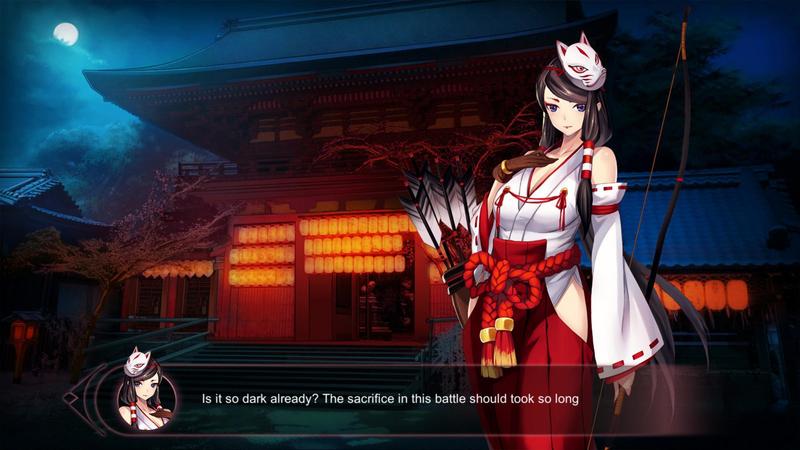Click the fox-mask girl speaker portrait
This screenshot has width=800, height=450.
[146, 390]
